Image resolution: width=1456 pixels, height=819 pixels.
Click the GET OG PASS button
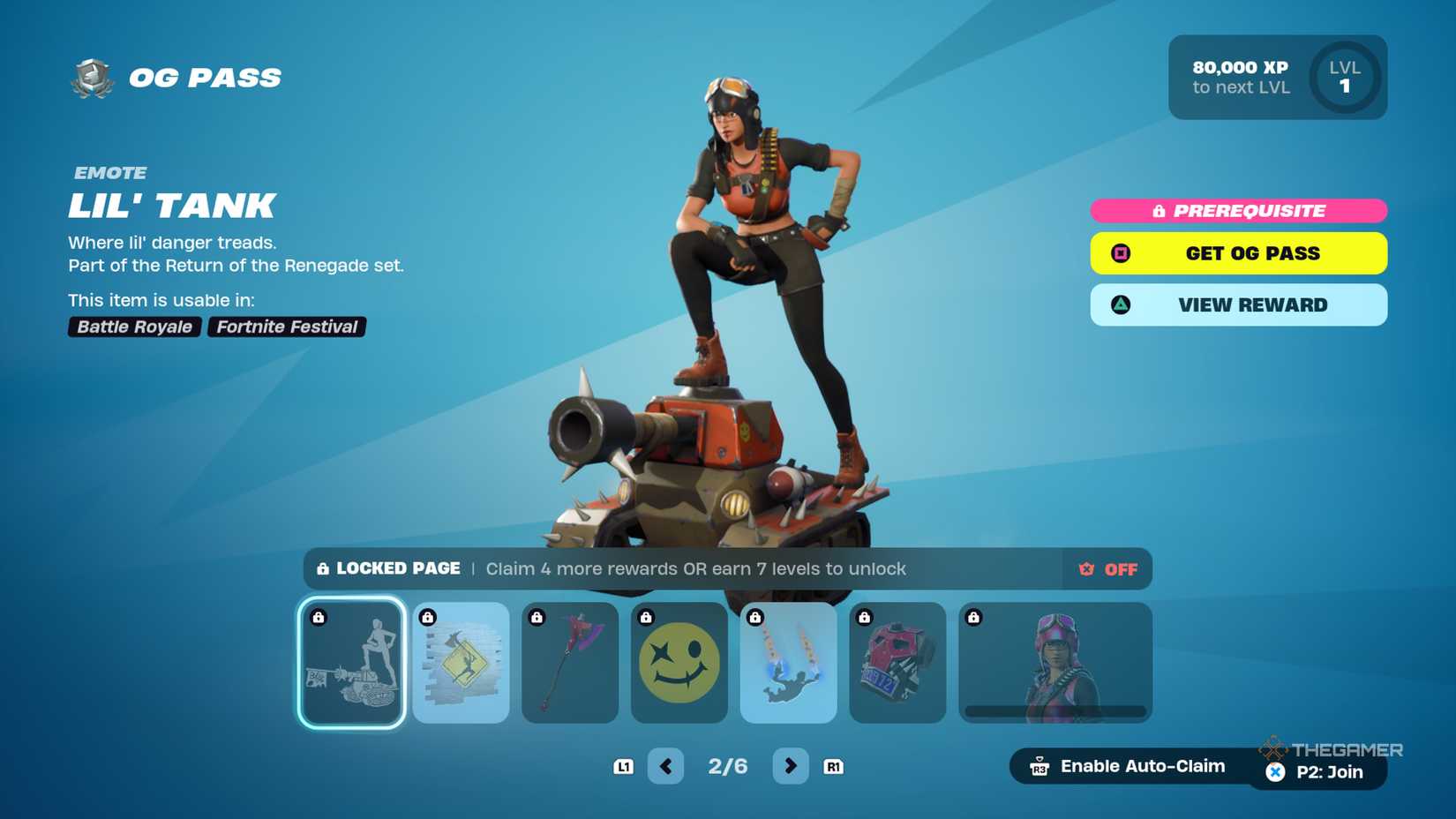(1238, 253)
